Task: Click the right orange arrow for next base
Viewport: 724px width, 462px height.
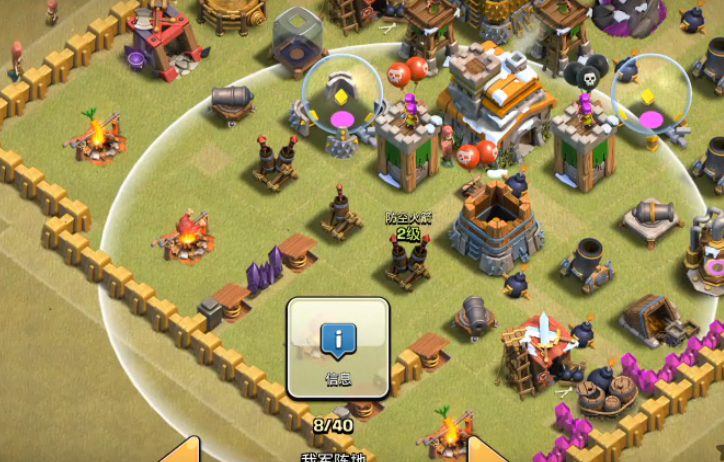Action: coord(484,450)
